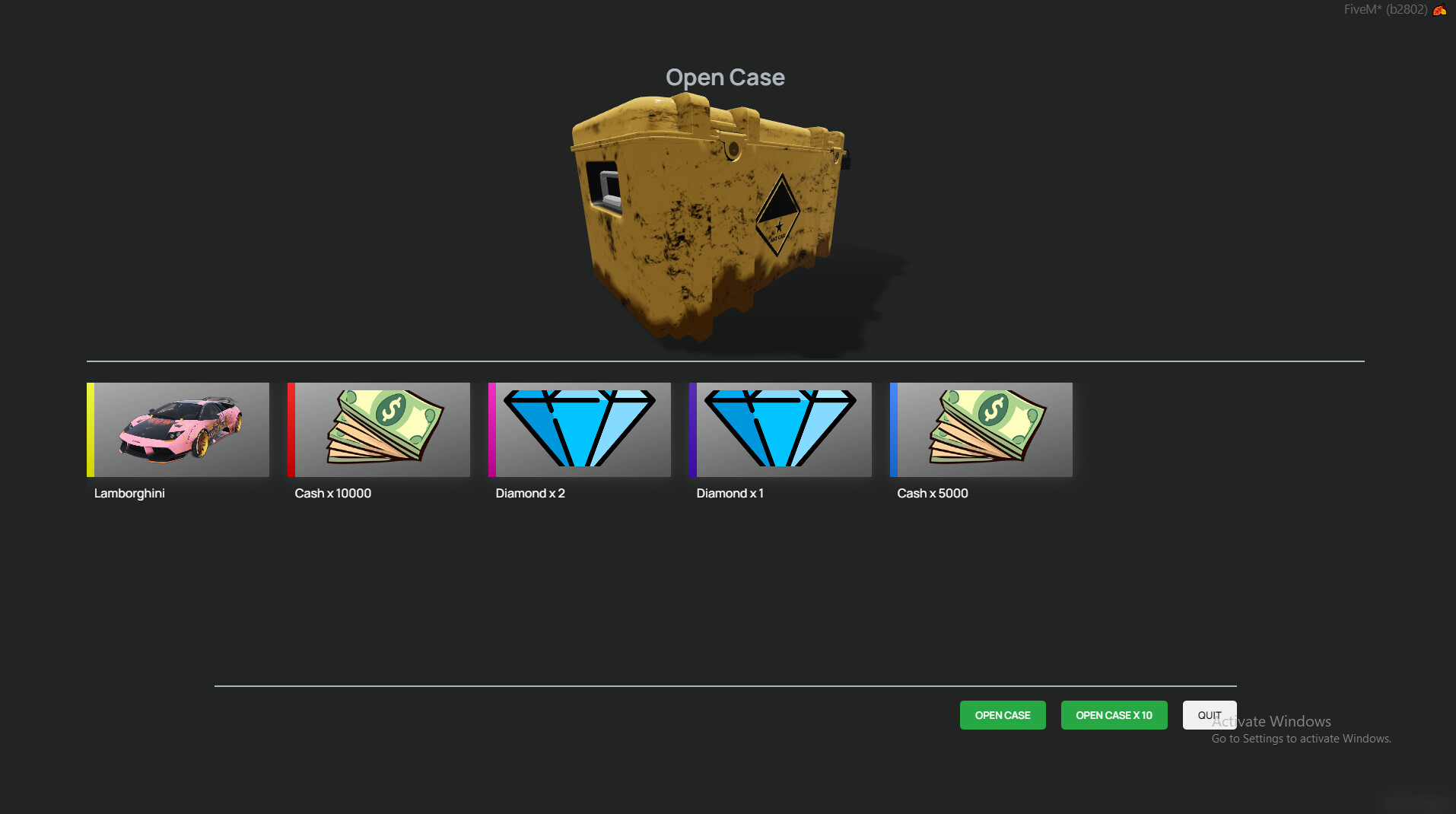Click the yellow rarity stripe on Lamborghini card
This screenshot has height=814, width=1456.
pyautogui.click(x=89, y=429)
